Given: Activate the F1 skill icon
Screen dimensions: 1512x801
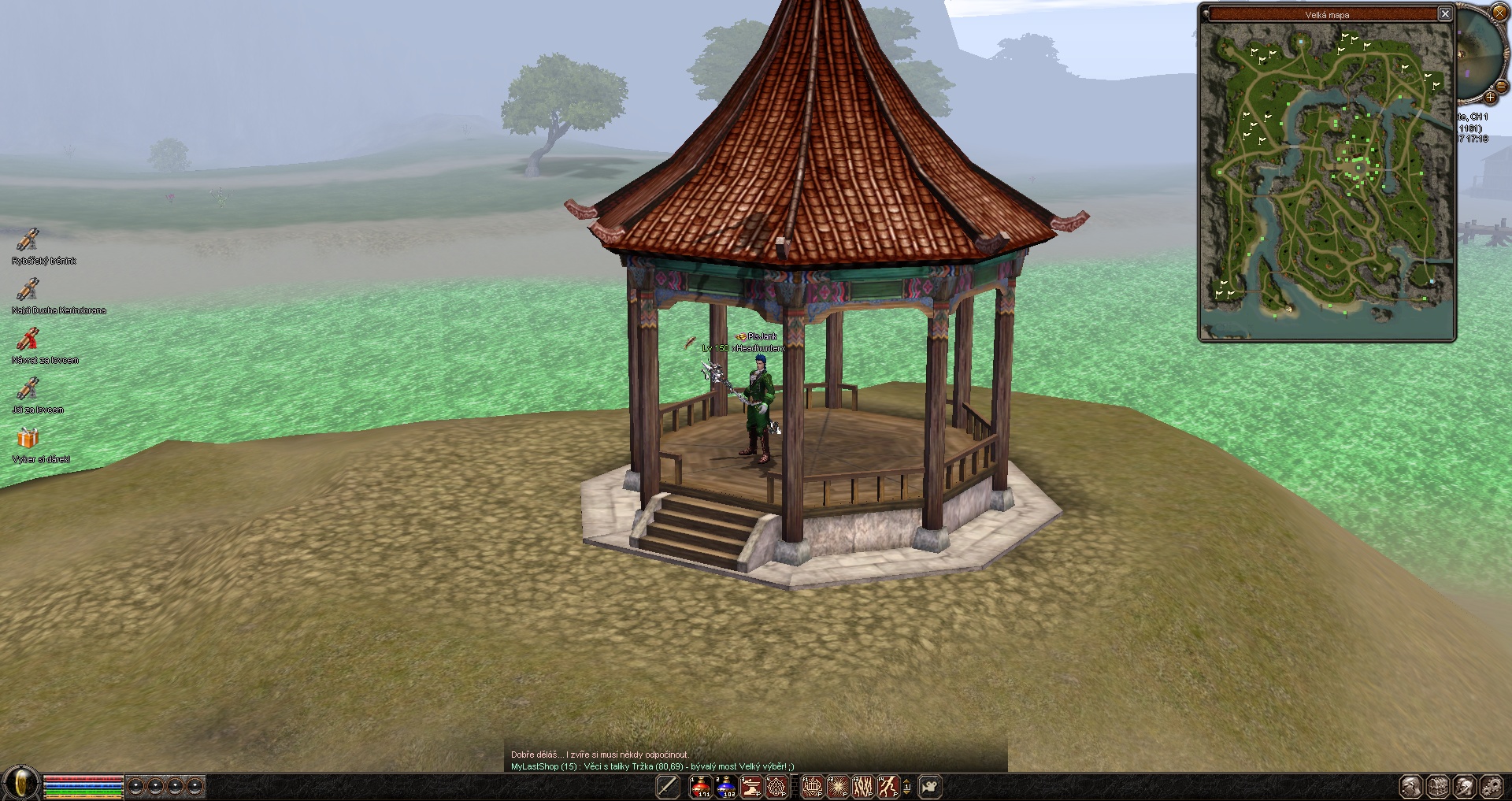Looking at the screenshot, I should coord(812,786).
